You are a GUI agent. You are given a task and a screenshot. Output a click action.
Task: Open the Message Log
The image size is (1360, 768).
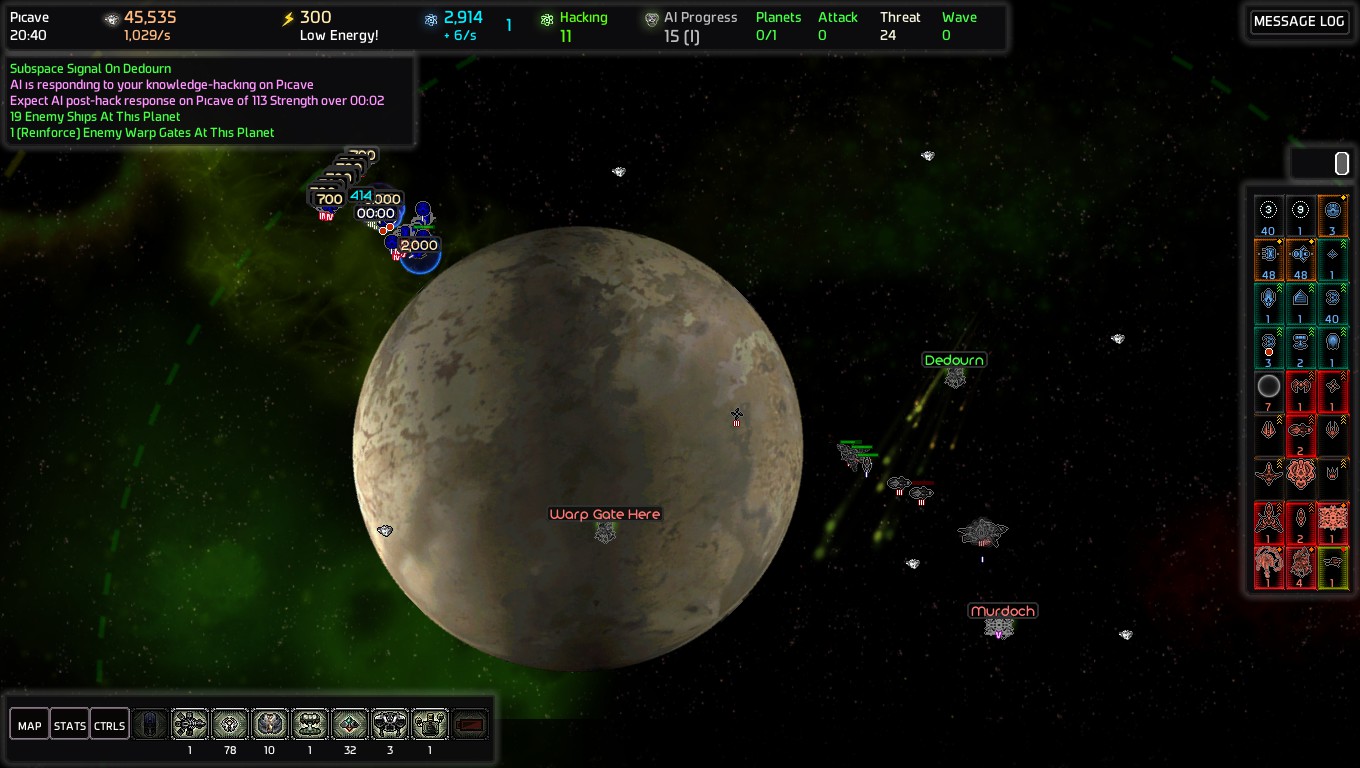coord(1299,22)
